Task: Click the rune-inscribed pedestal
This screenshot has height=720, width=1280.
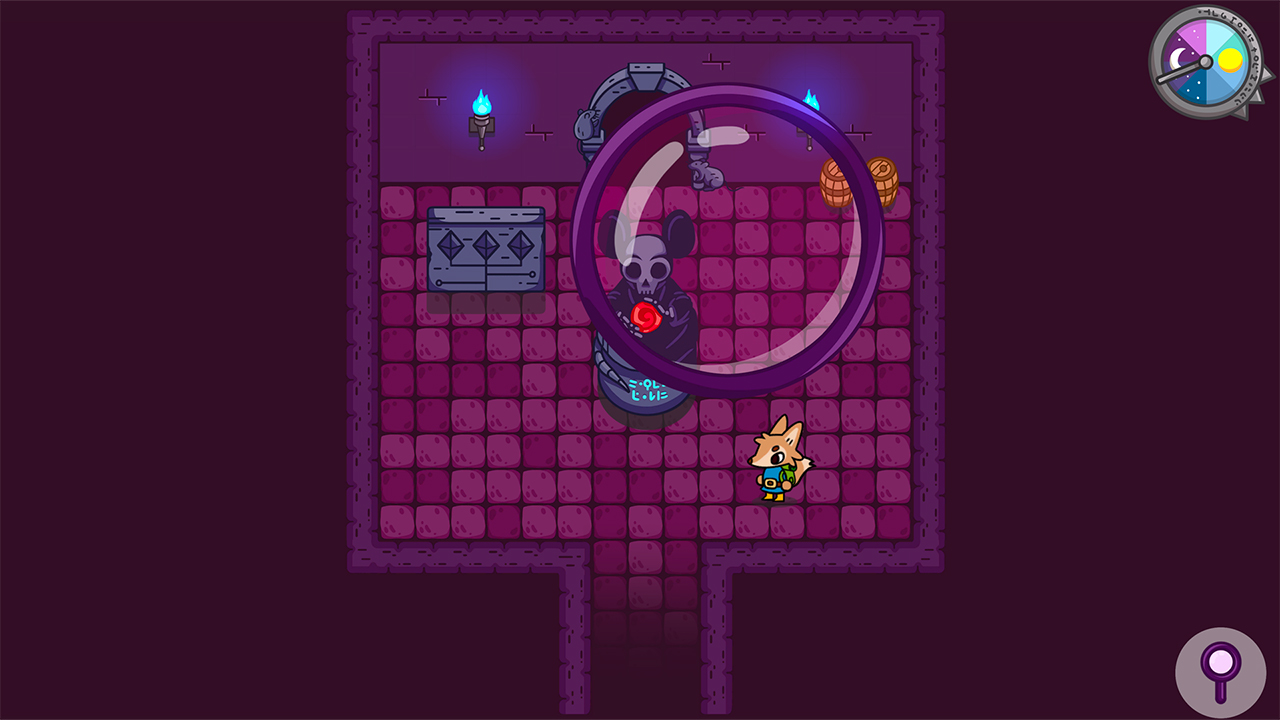Action: pyautogui.click(x=646, y=392)
